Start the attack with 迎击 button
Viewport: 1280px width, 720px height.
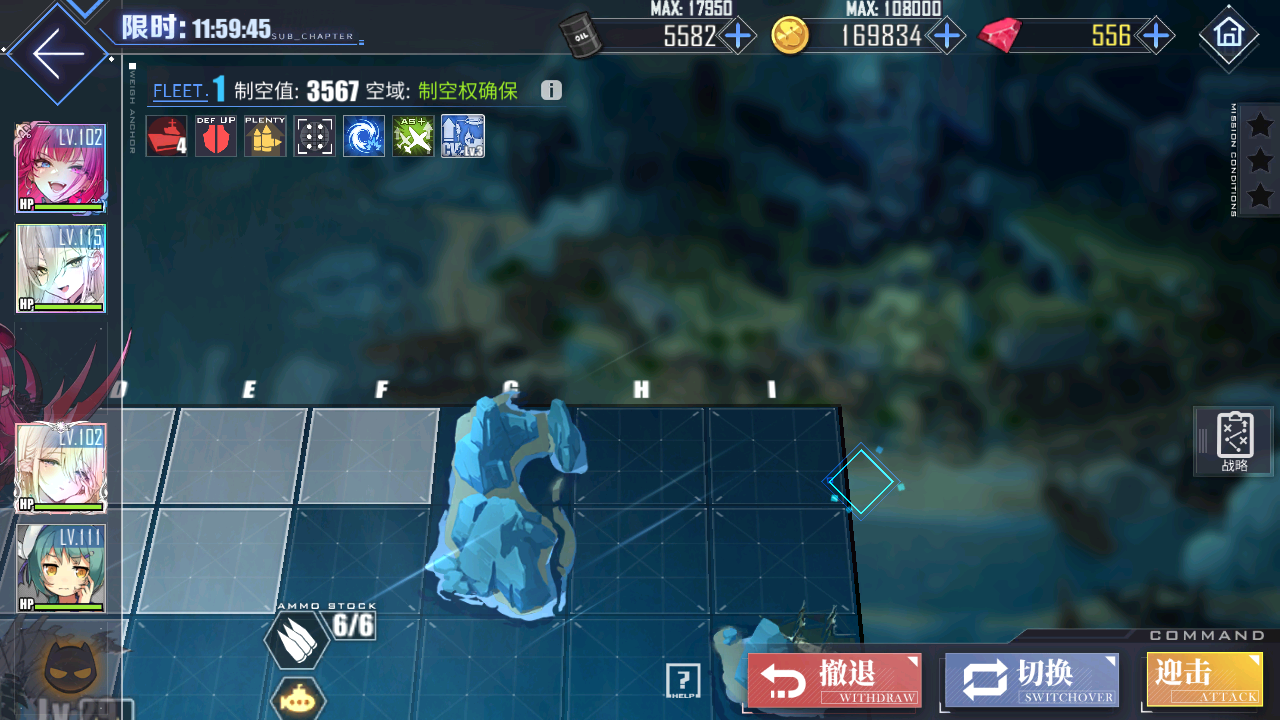[x=1204, y=679]
